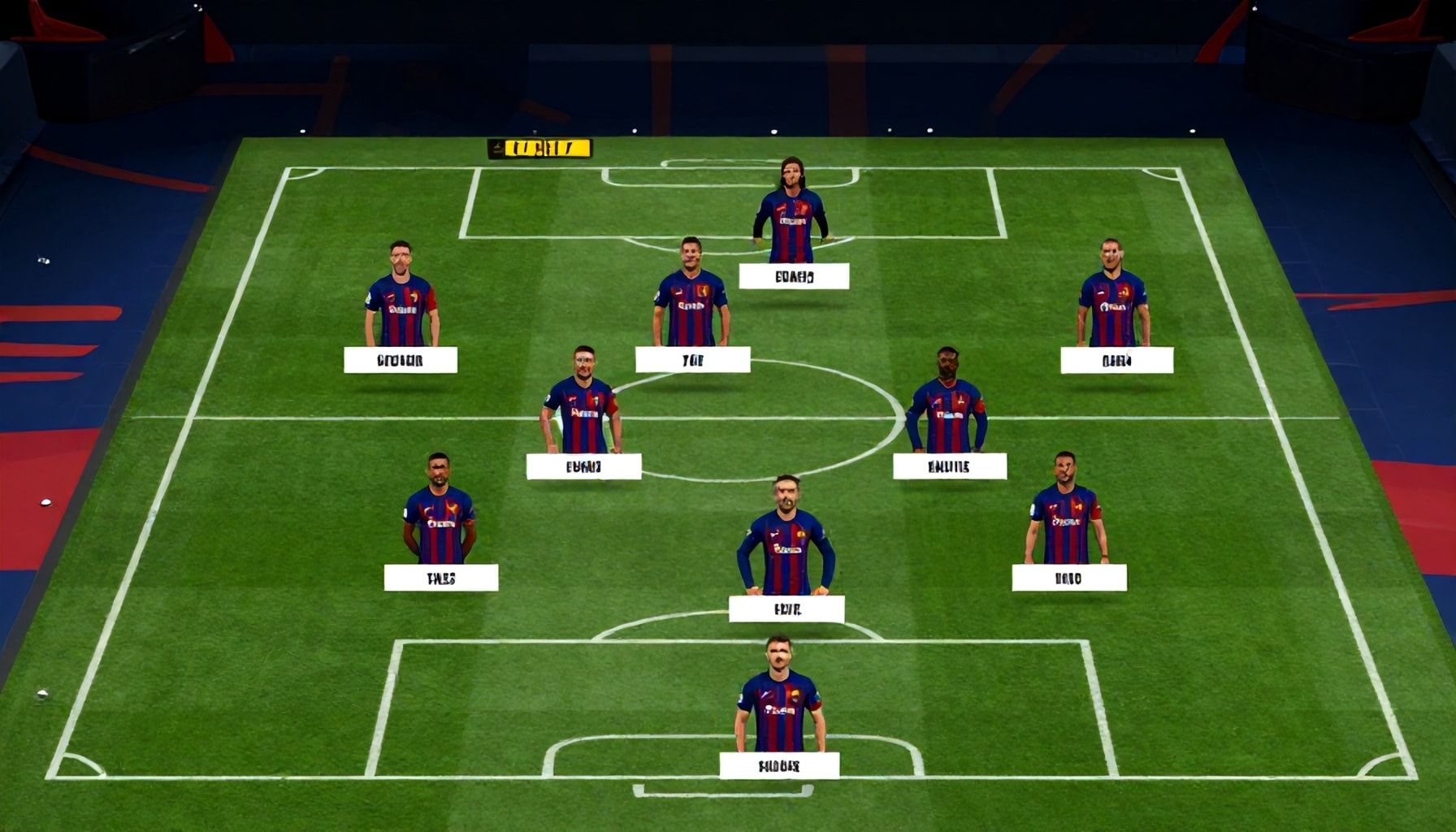Click the goalkeeper's name plate

coord(780,764)
